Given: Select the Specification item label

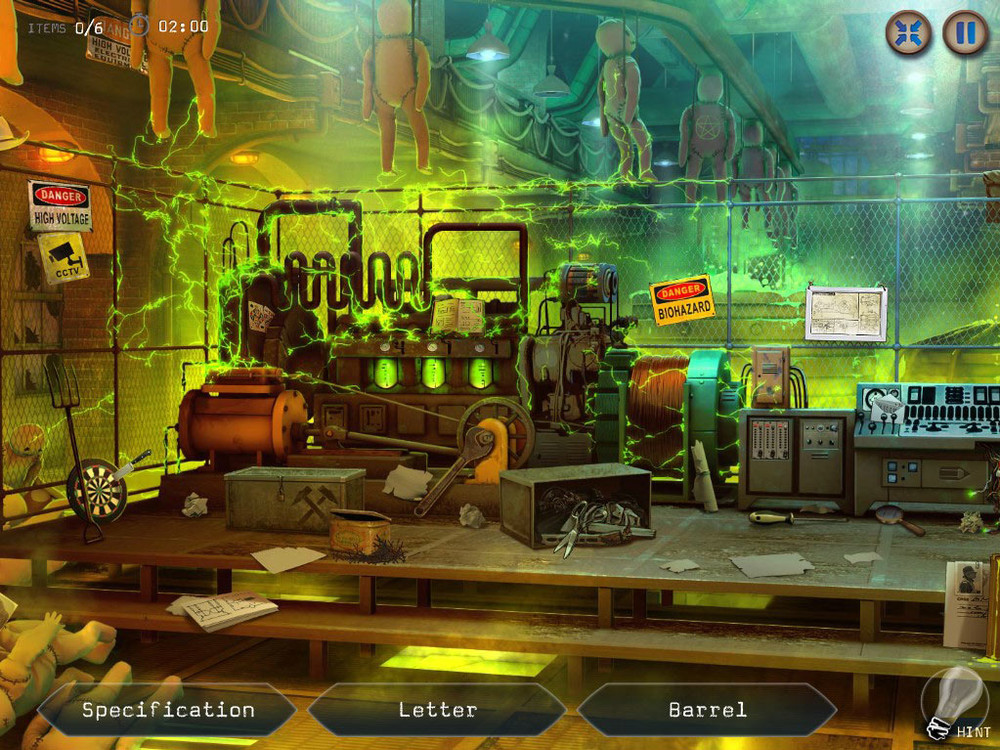Looking at the screenshot, I should pos(167,710).
